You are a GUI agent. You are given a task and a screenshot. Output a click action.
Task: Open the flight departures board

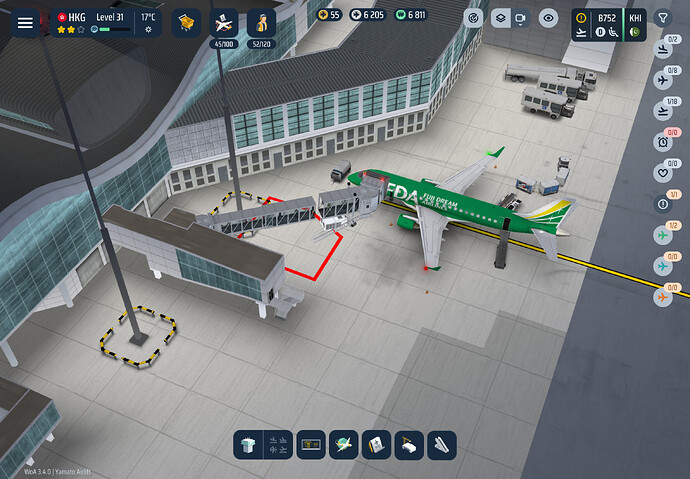pos(310,445)
